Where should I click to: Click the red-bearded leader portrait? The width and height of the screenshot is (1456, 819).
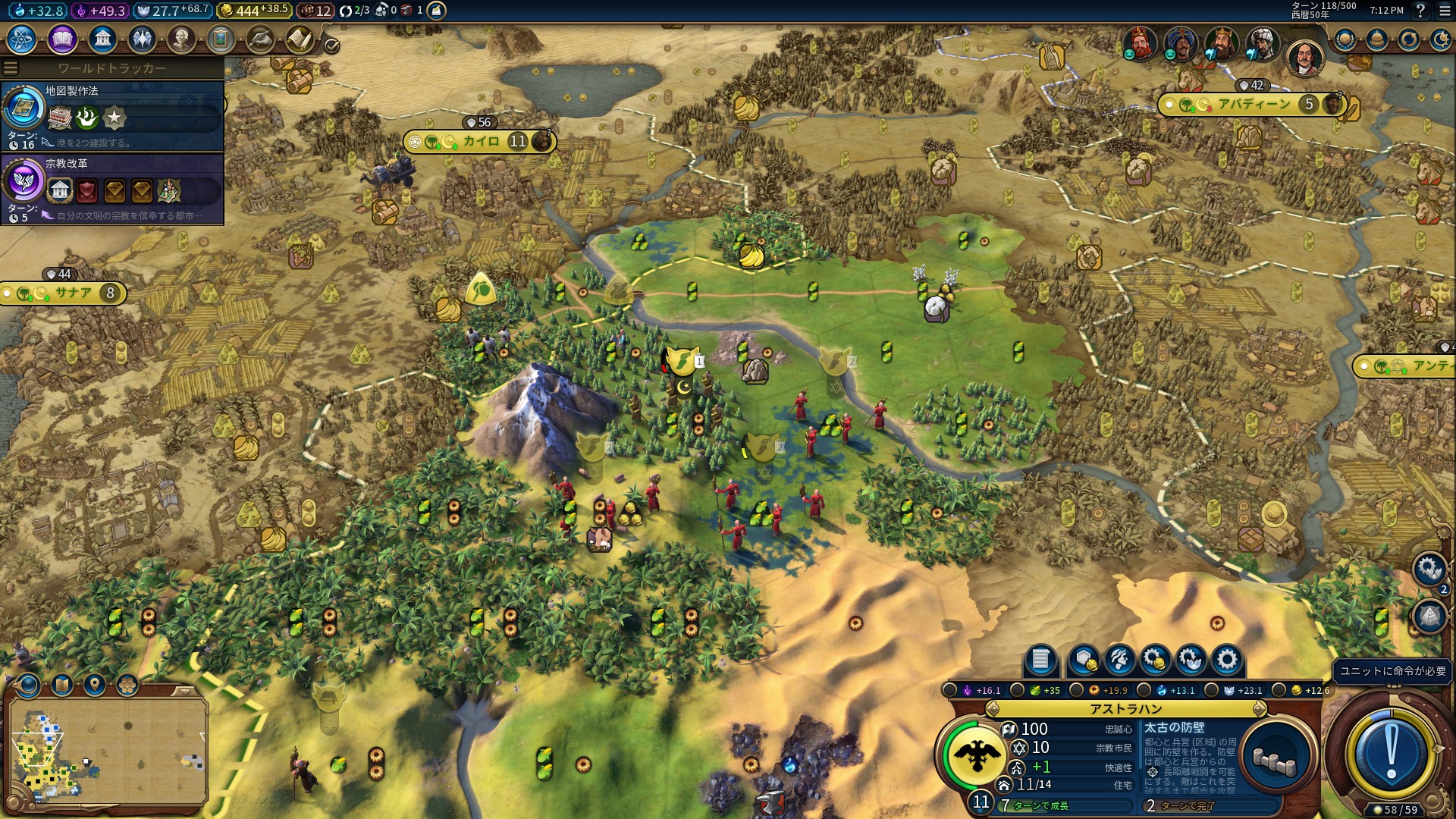click(x=1138, y=43)
